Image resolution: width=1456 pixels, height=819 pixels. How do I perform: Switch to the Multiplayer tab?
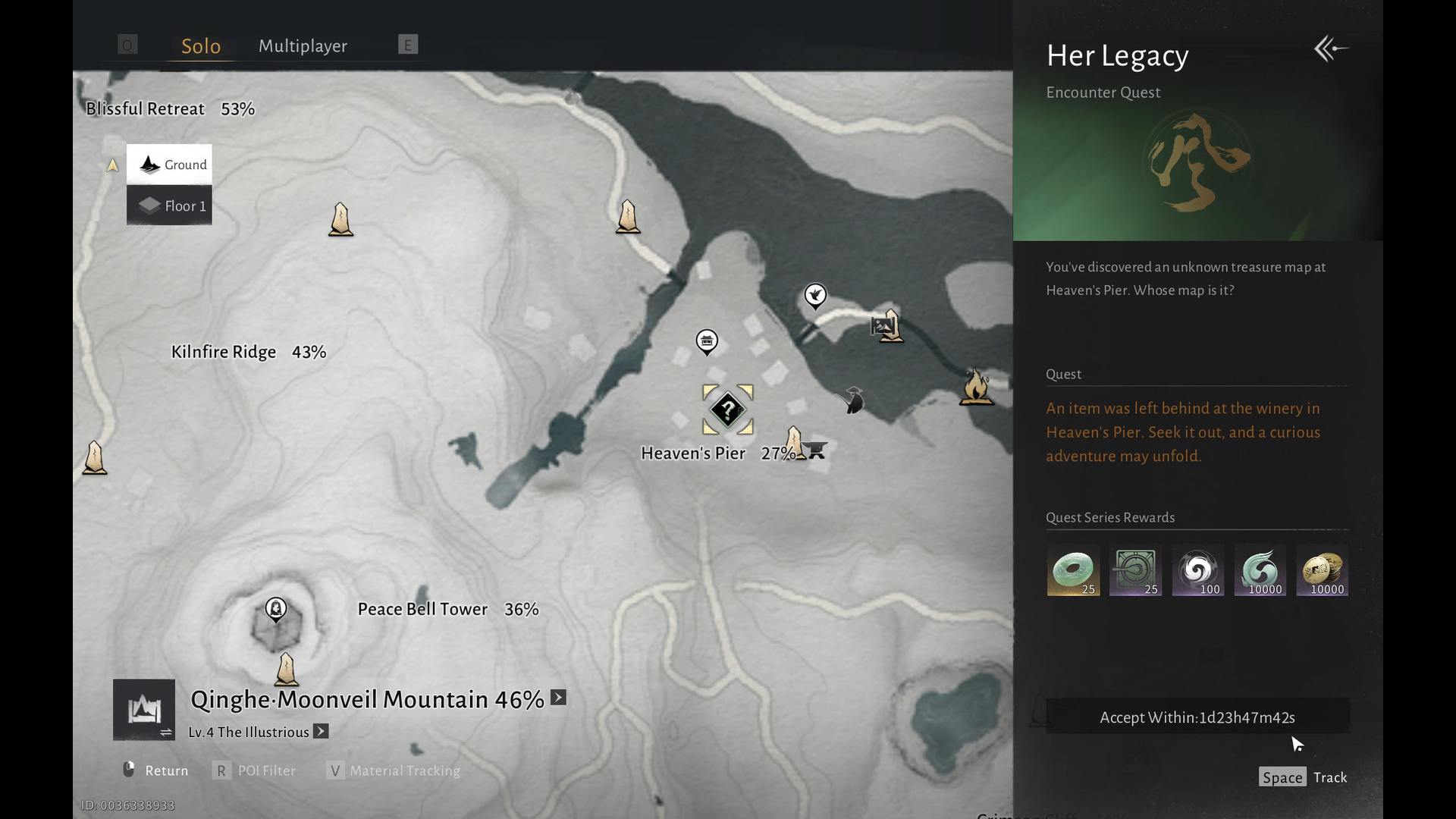click(303, 45)
